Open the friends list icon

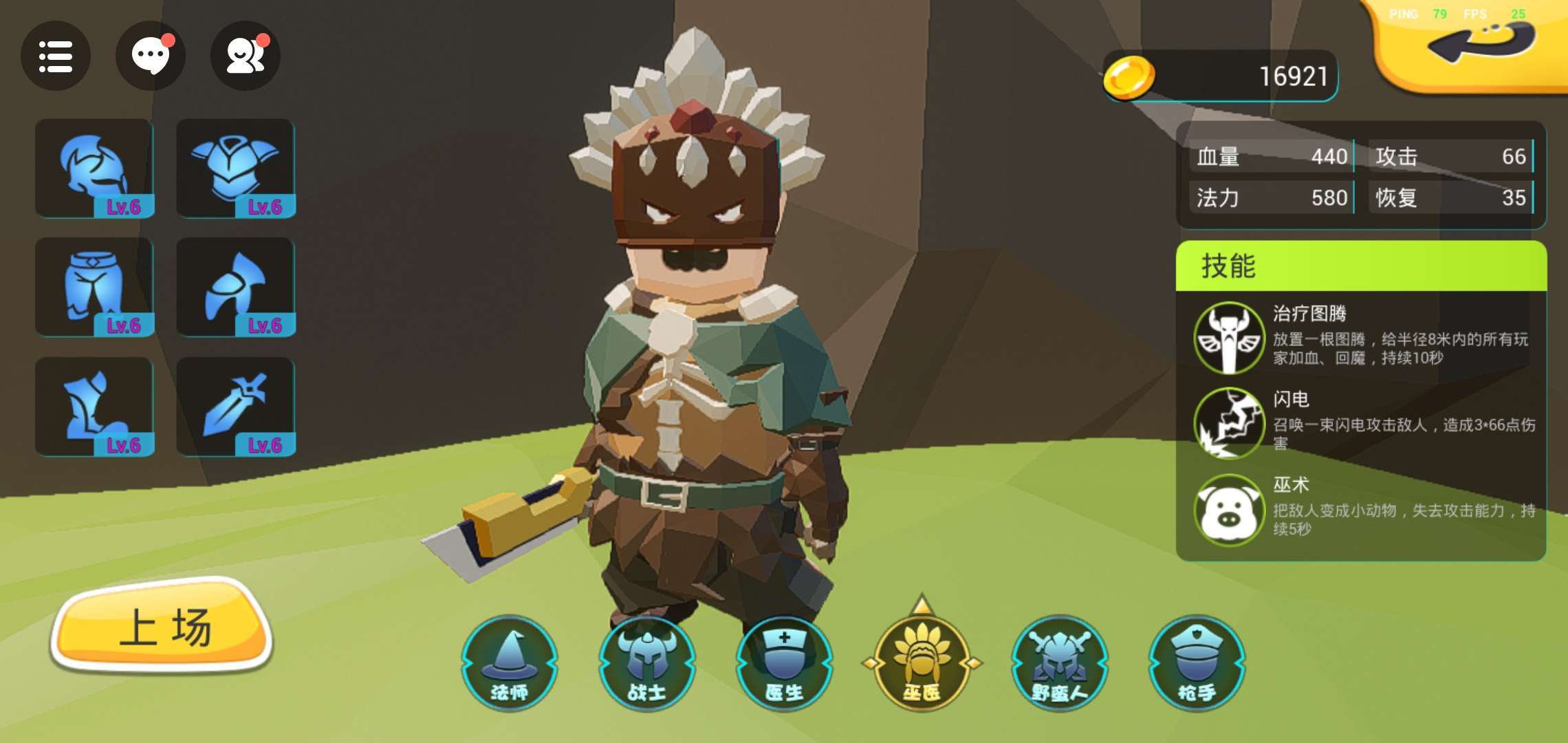click(x=245, y=56)
